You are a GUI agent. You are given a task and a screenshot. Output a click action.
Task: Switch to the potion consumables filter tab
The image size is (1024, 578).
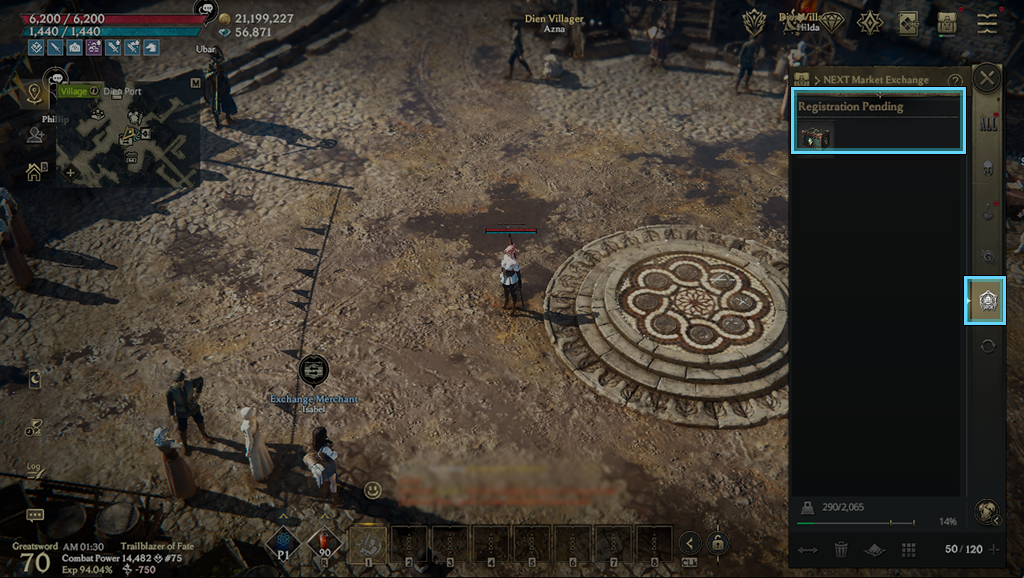point(988,212)
